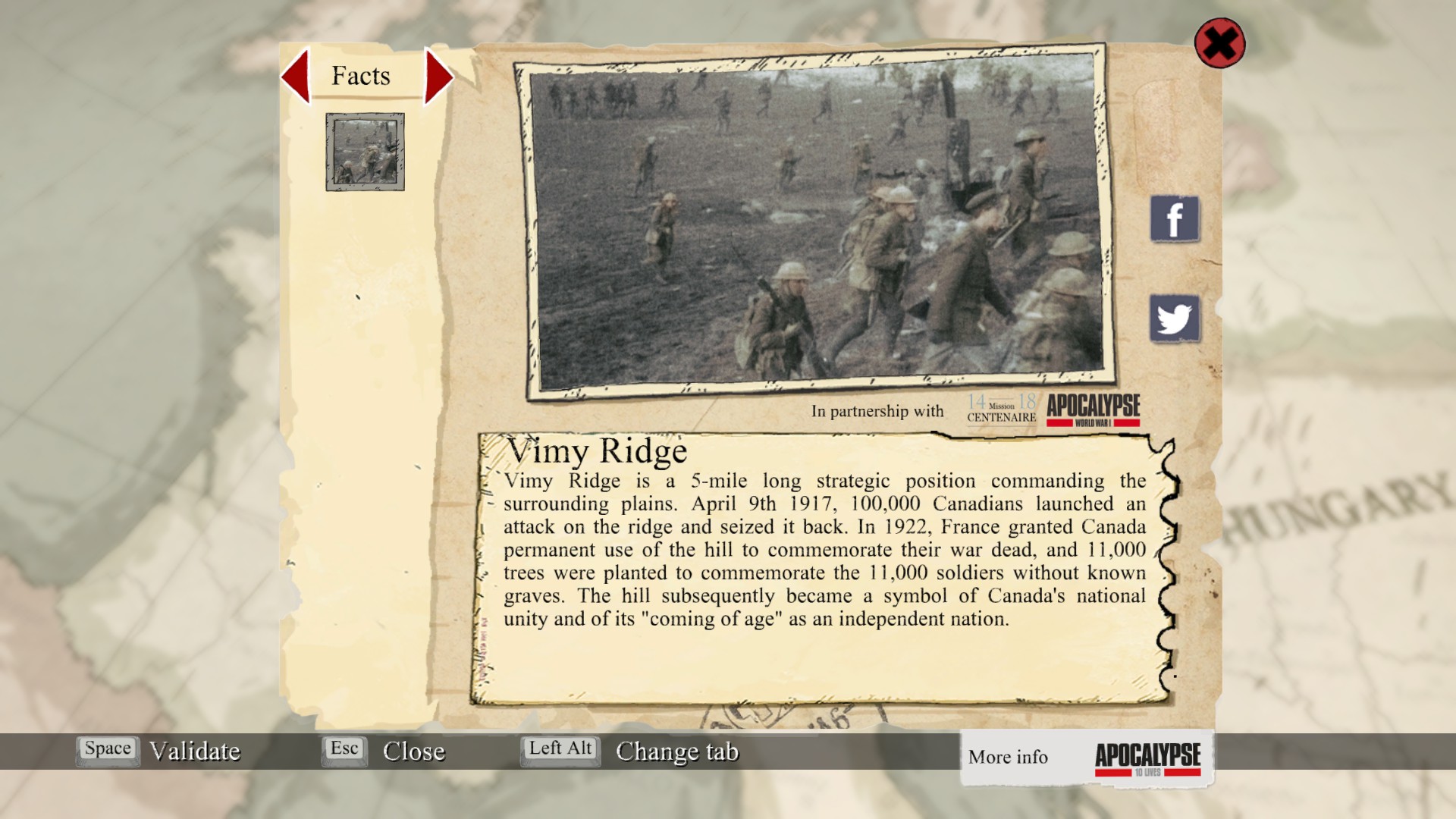The image size is (1456, 819).
Task: Go to the previous tab with left arrow
Action: pos(297,76)
